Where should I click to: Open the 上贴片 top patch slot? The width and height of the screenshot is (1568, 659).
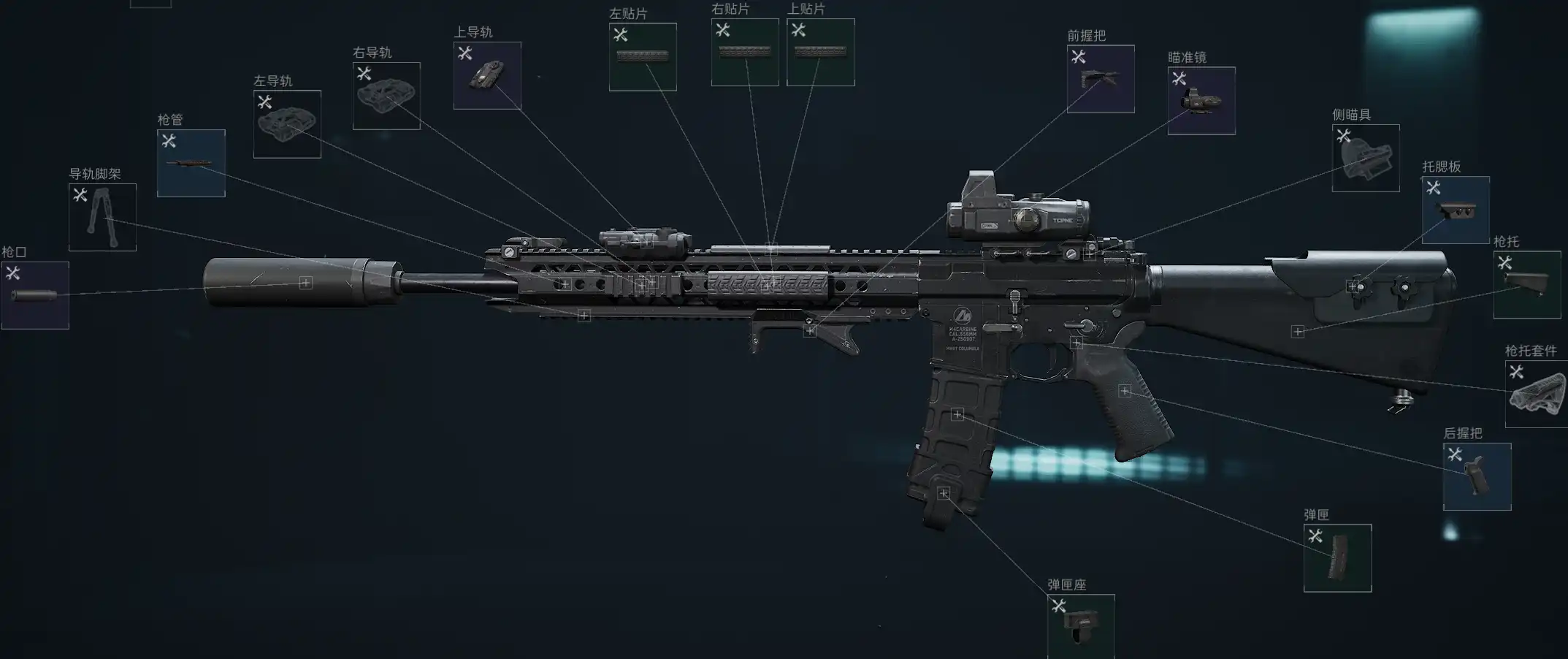pos(821,52)
